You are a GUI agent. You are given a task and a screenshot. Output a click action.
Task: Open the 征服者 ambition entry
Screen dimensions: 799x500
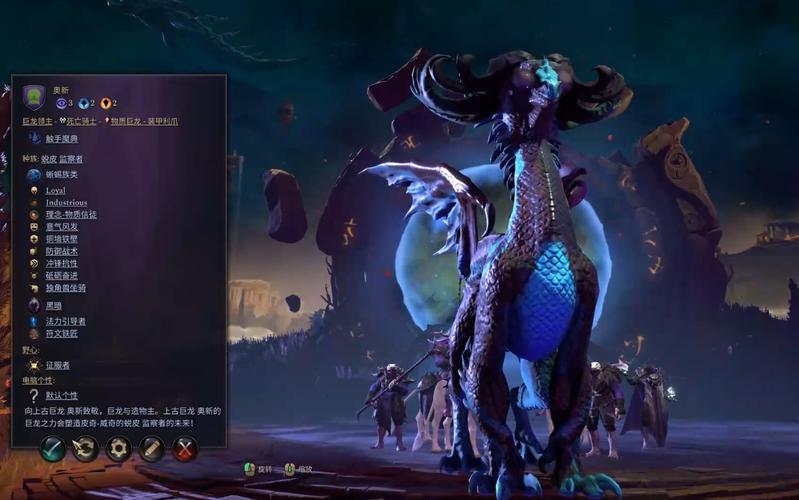(57, 365)
